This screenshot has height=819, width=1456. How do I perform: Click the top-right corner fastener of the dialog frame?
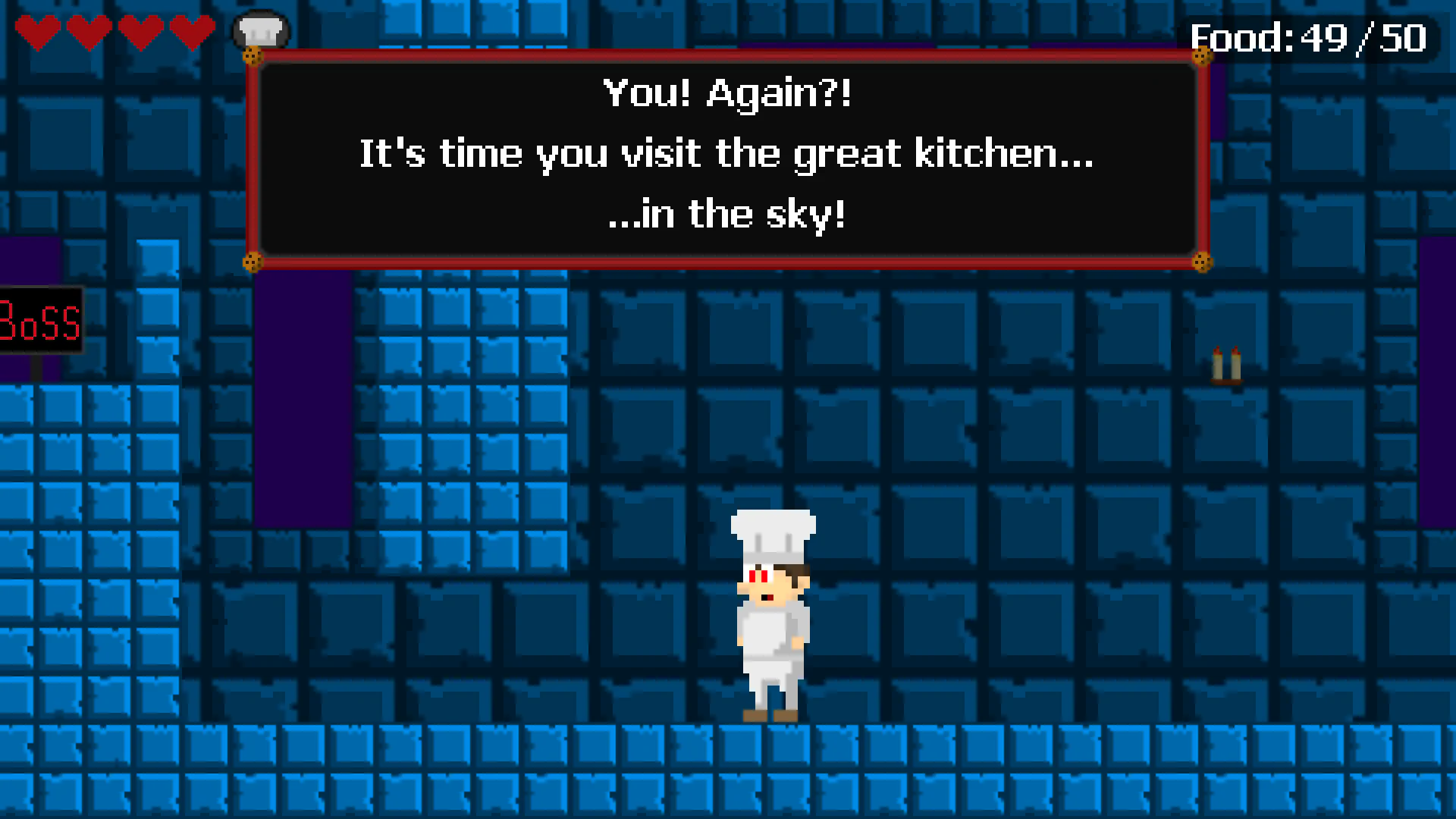pyautogui.click(x=1200, y=56)
